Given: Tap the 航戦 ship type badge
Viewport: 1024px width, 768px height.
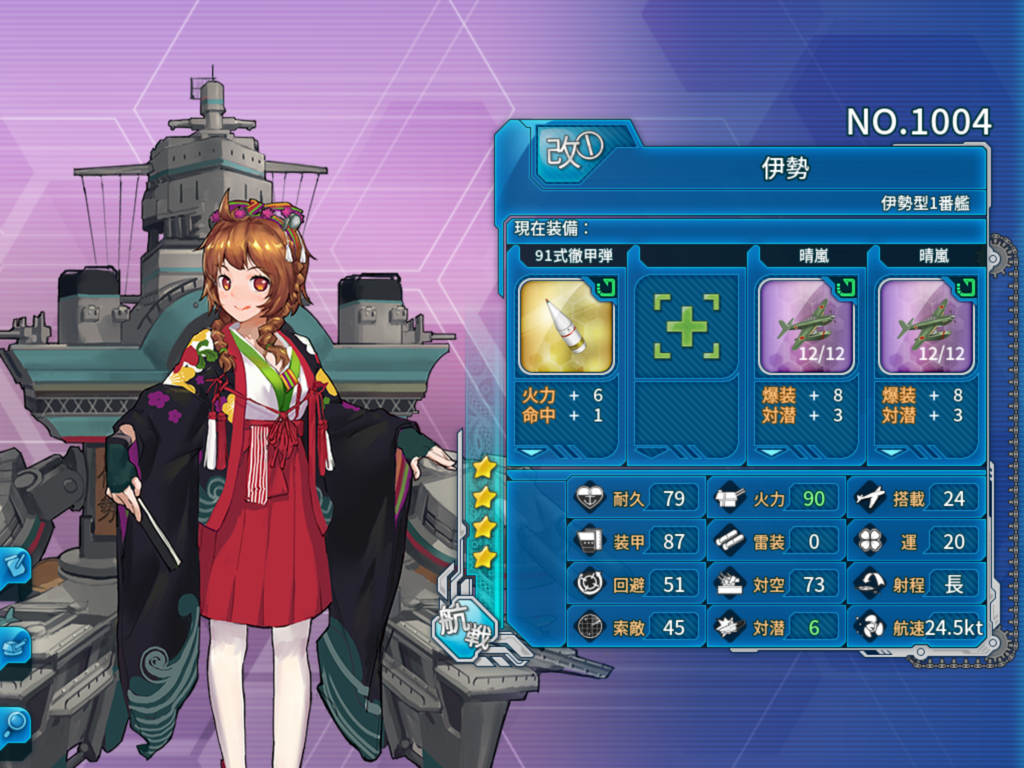Looking at the screenshot, I should [x=463, y=627].
